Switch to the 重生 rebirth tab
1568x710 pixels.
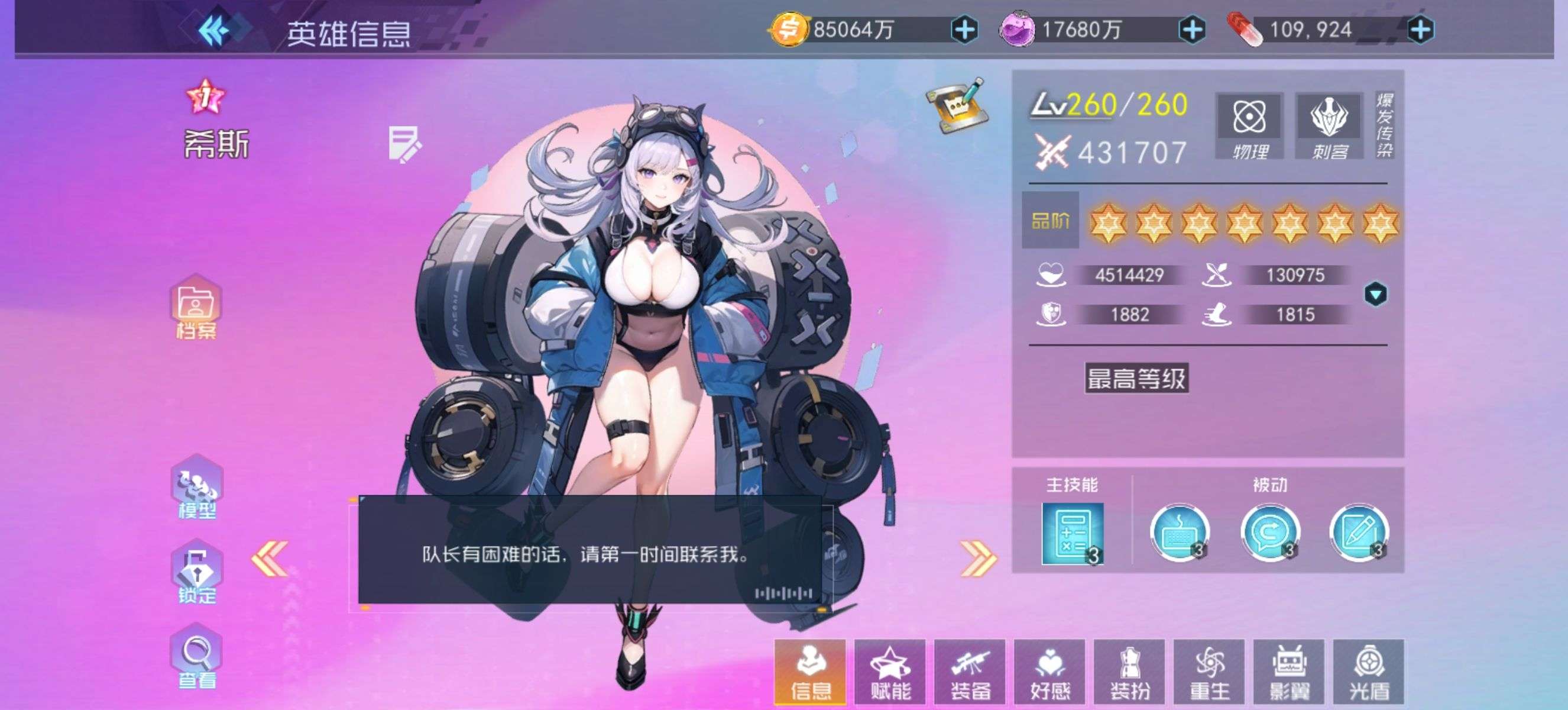click(1210, 672)
